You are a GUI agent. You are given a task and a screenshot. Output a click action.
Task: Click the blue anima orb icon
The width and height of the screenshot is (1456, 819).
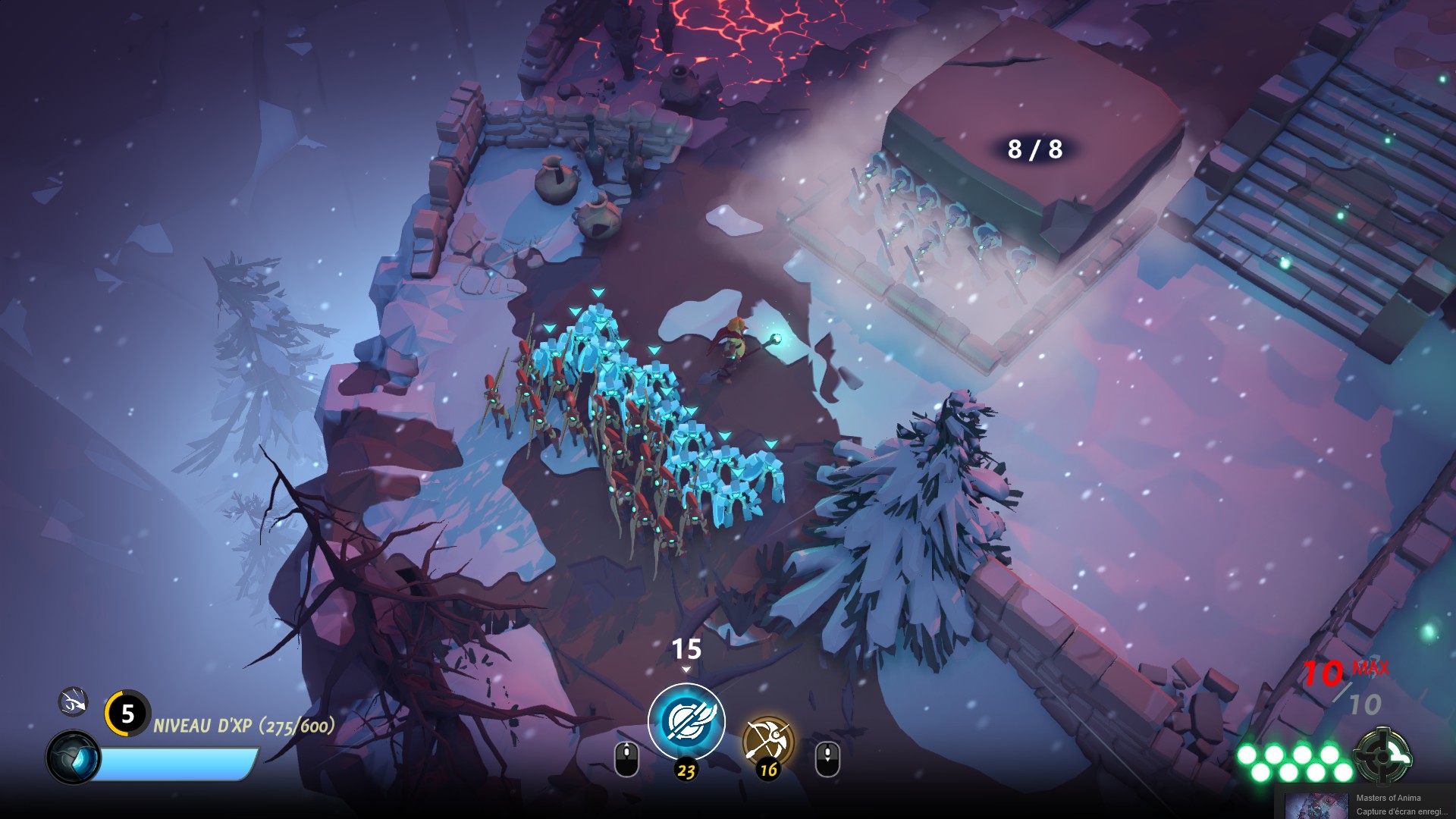pyautogui.click(x=74, y=758)
